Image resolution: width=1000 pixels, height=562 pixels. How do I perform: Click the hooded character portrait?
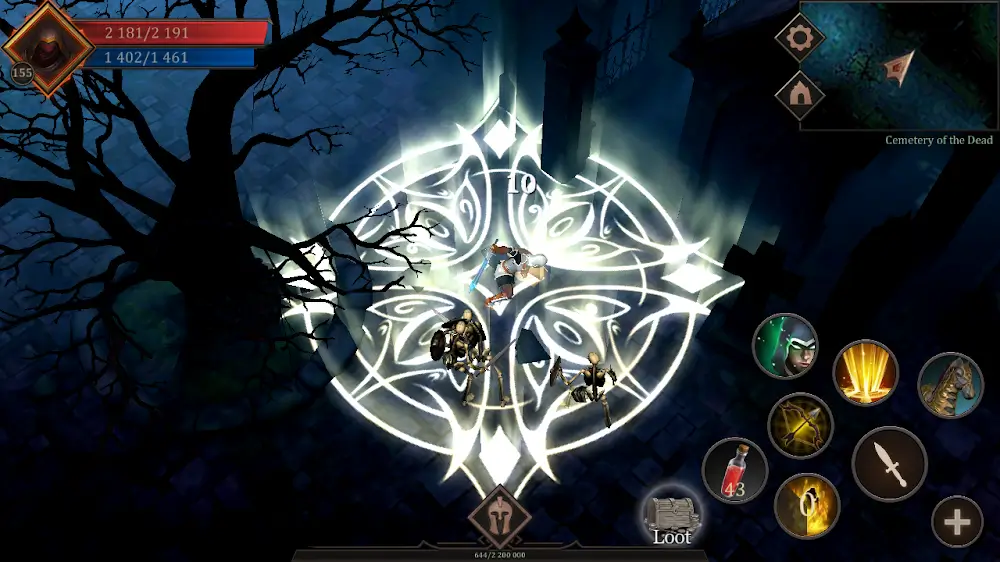tap(46, 47)
